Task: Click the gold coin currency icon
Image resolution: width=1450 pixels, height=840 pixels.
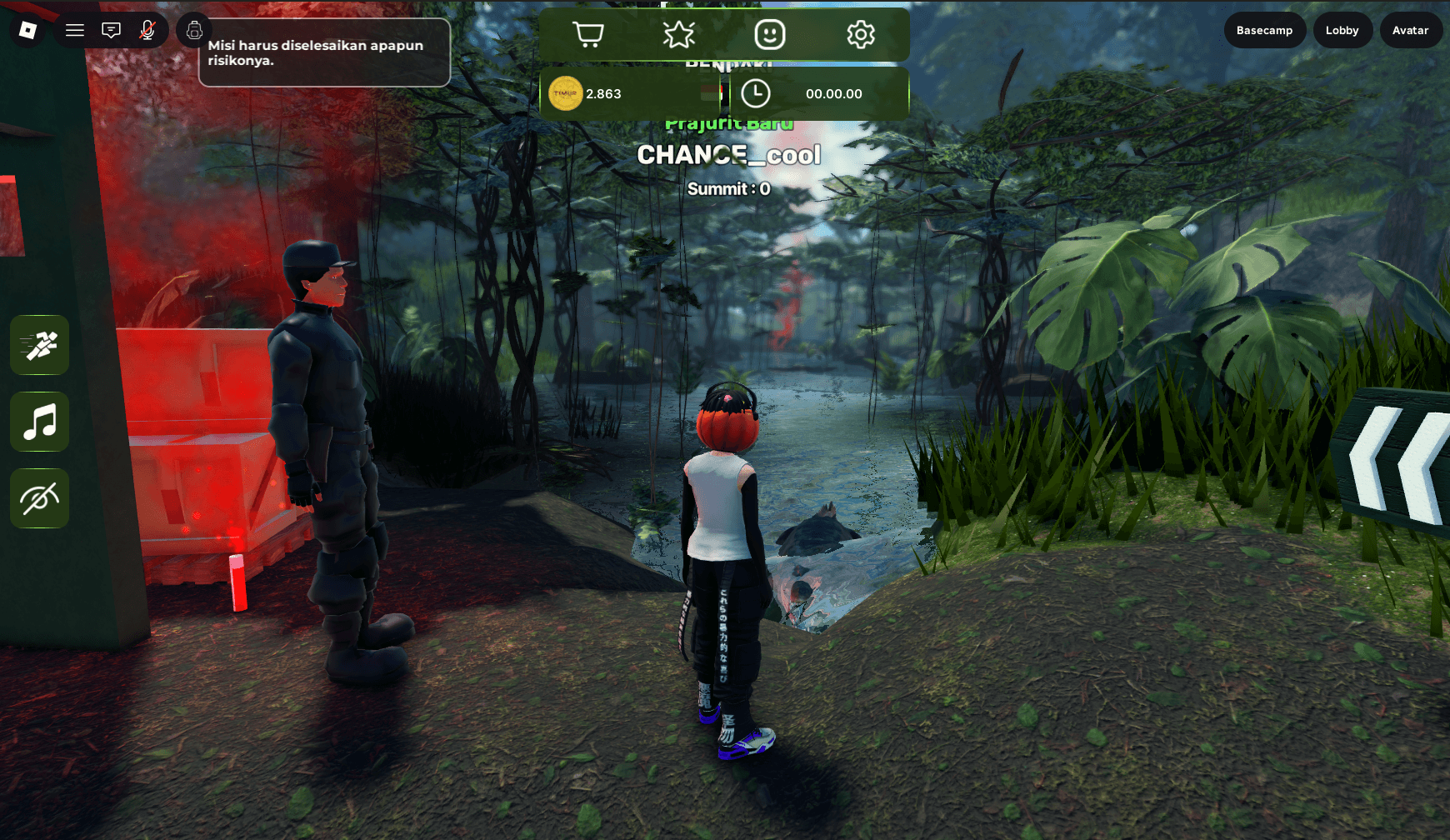Action: point(565,93)
